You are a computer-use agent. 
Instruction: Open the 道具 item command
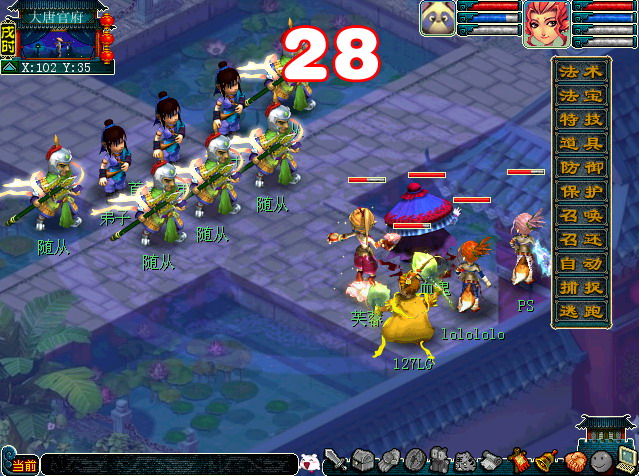[x=581, y=143]
